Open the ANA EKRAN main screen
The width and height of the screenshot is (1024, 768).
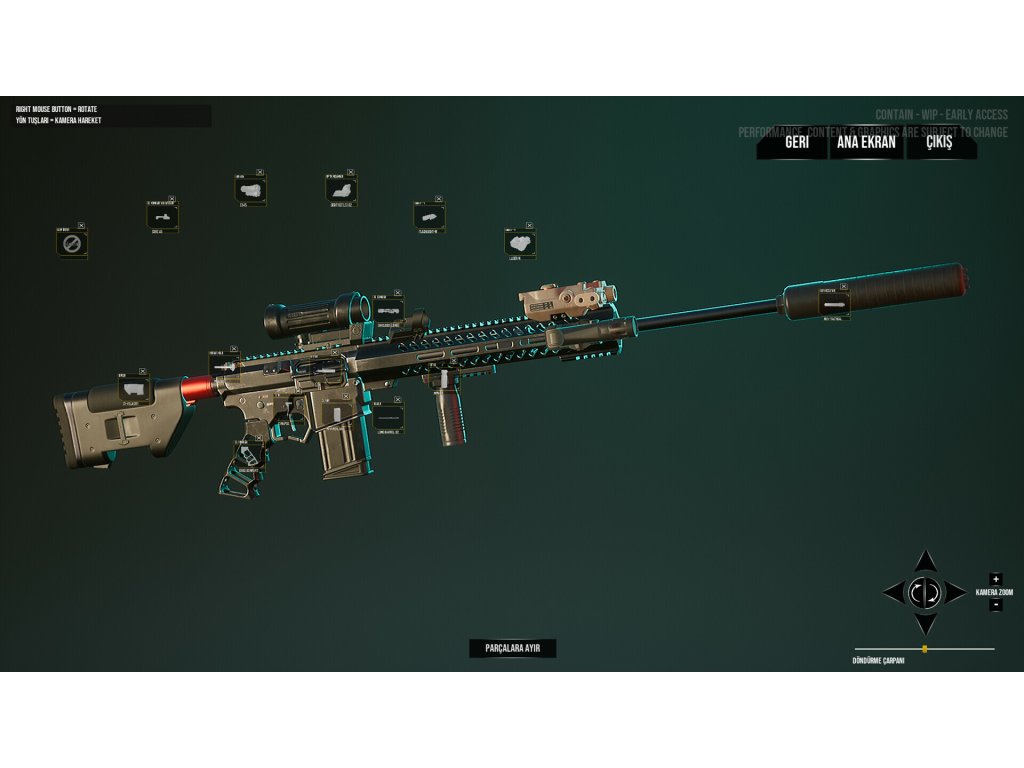click(866, 142)
